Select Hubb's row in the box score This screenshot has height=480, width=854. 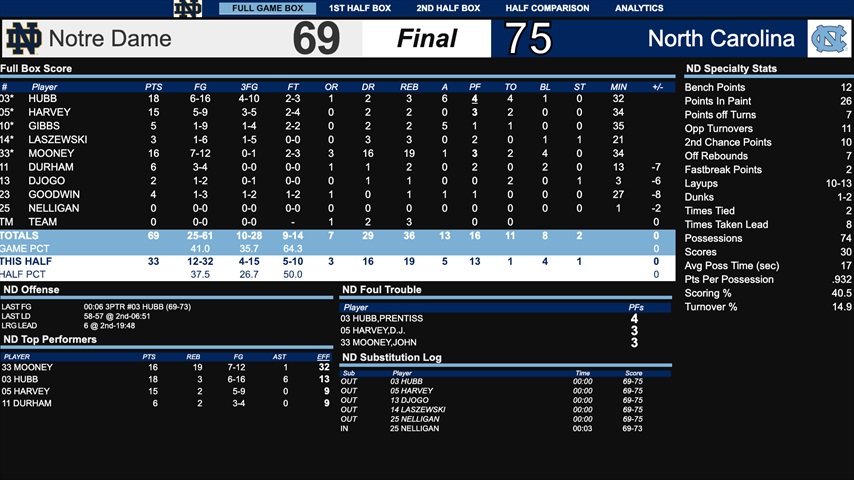coord(44,99)
